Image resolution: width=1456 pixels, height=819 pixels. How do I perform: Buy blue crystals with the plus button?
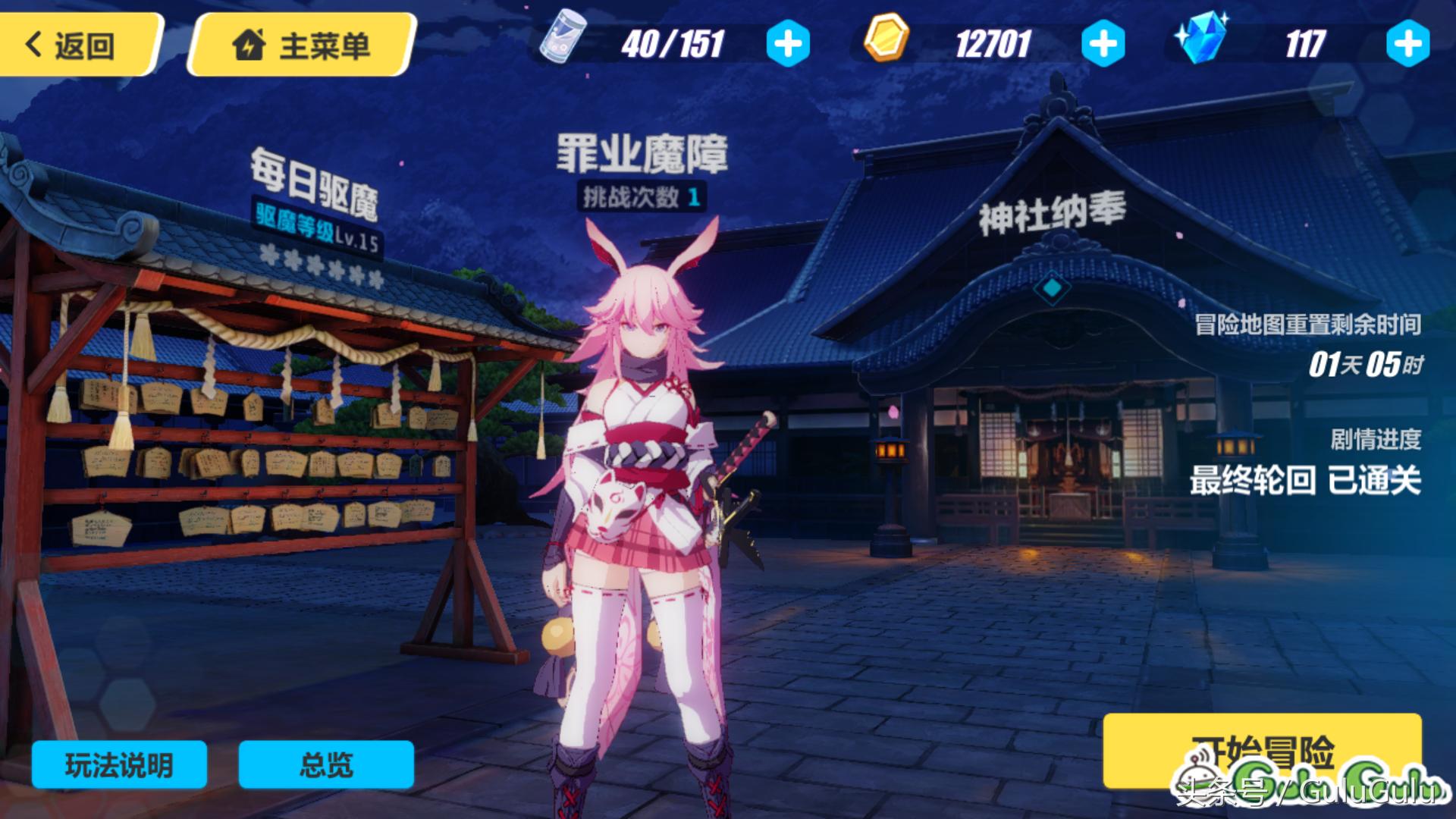(x=1407, y=44)
